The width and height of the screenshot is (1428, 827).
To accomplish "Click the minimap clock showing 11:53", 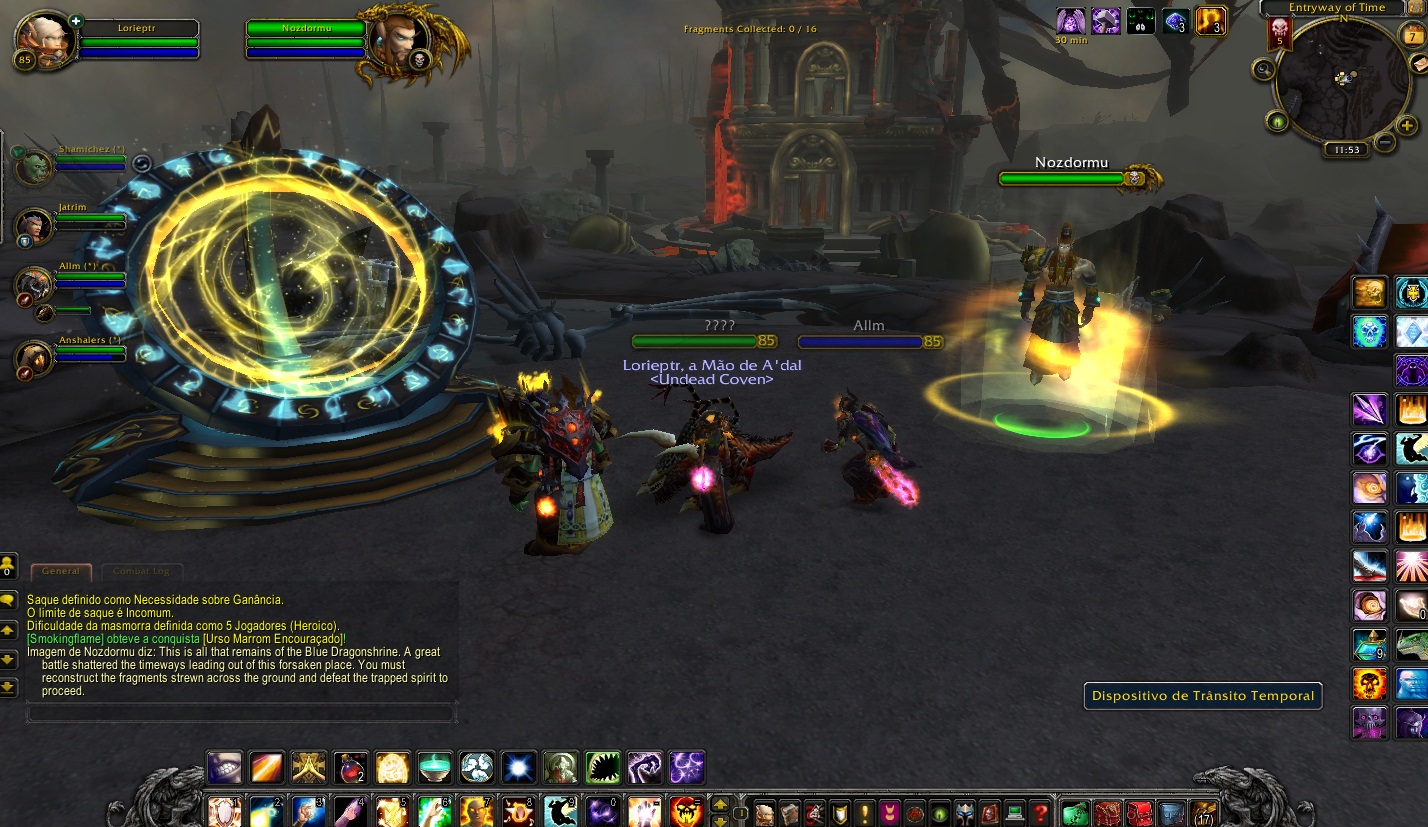I will click(x=1346, y=150).
